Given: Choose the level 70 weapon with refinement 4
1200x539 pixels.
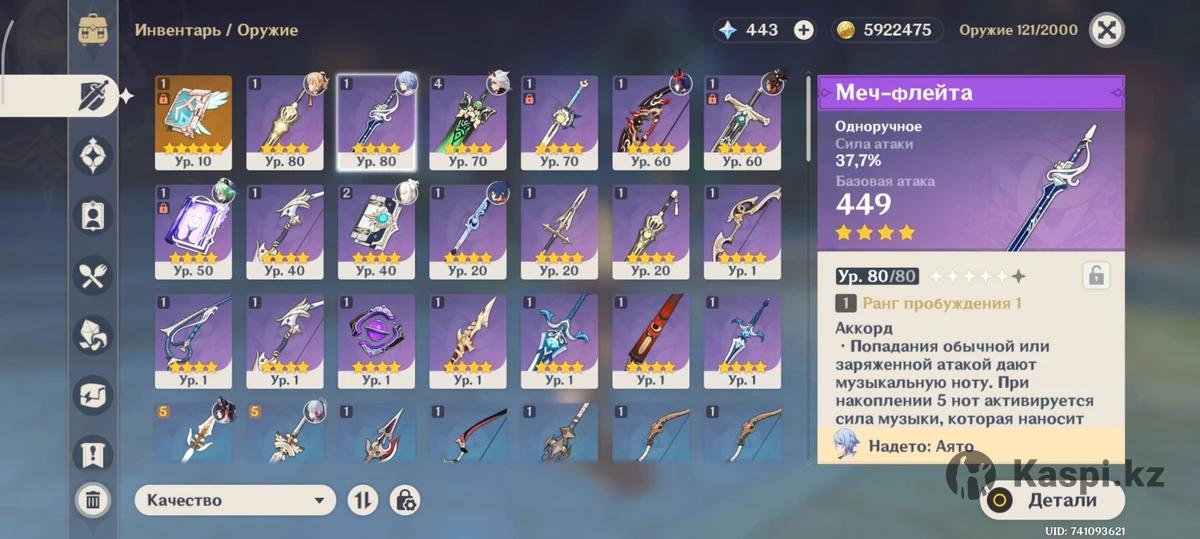Looking at the screenshot, I should 468,122.
